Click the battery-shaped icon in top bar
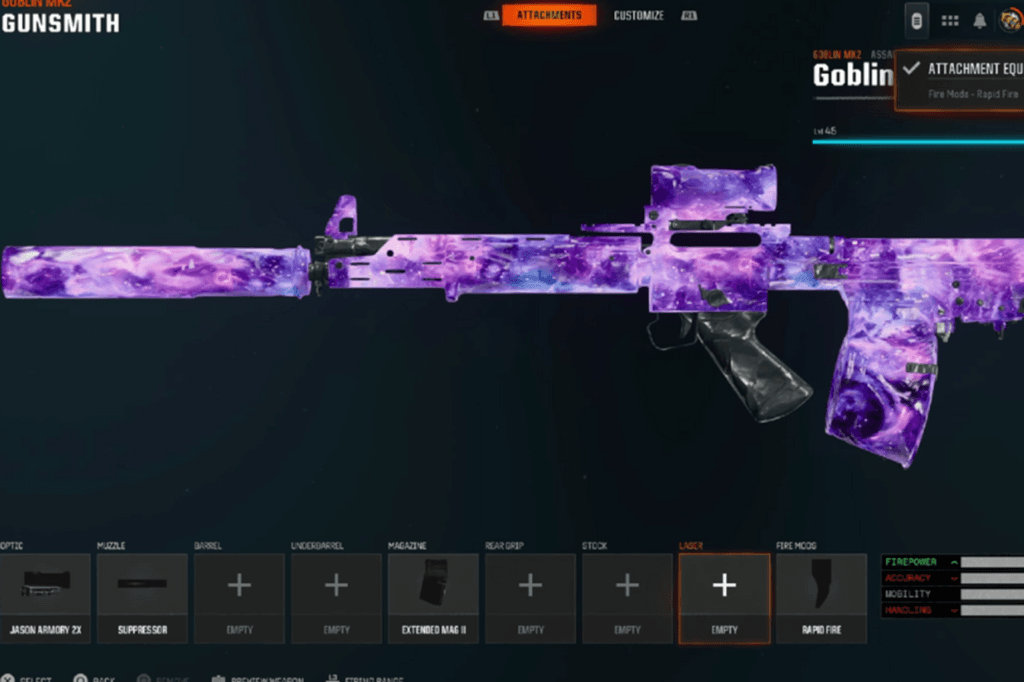Screen dimensions: 1024x682 [916, 19]
